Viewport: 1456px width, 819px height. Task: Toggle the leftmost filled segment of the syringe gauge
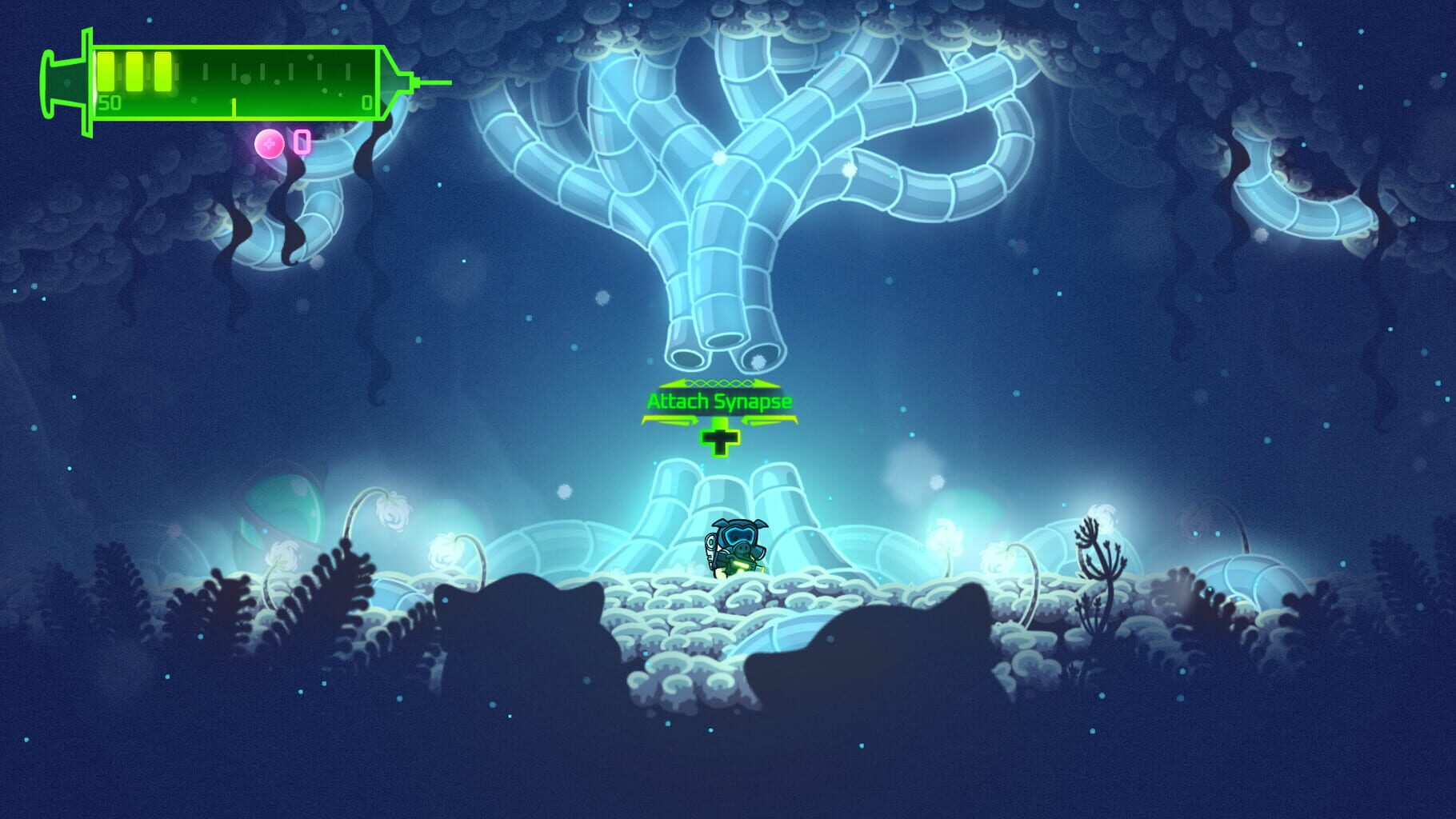point(106,72)
